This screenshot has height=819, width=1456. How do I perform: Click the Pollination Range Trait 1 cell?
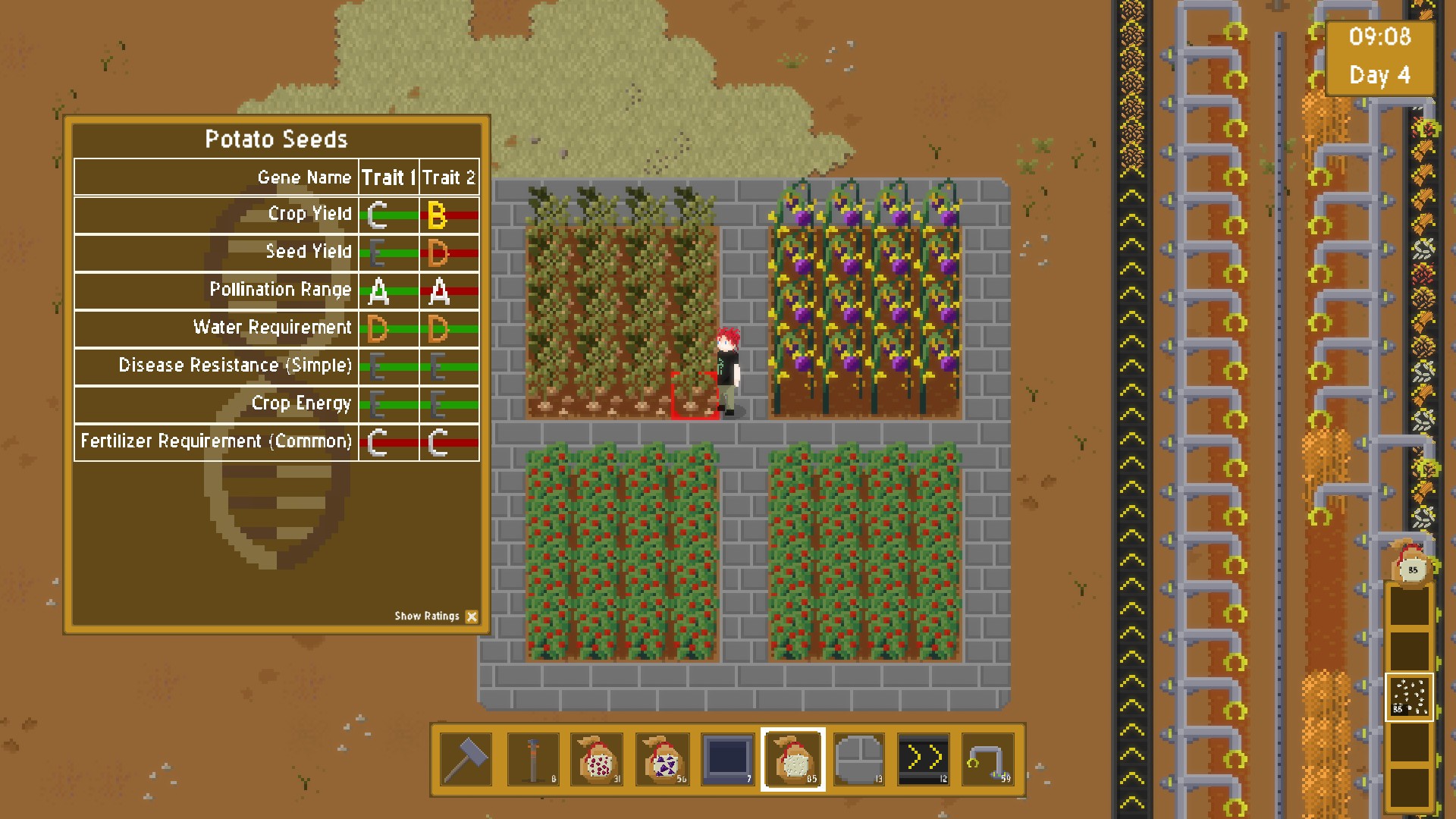pyautogui.click(x=389, y=291)
